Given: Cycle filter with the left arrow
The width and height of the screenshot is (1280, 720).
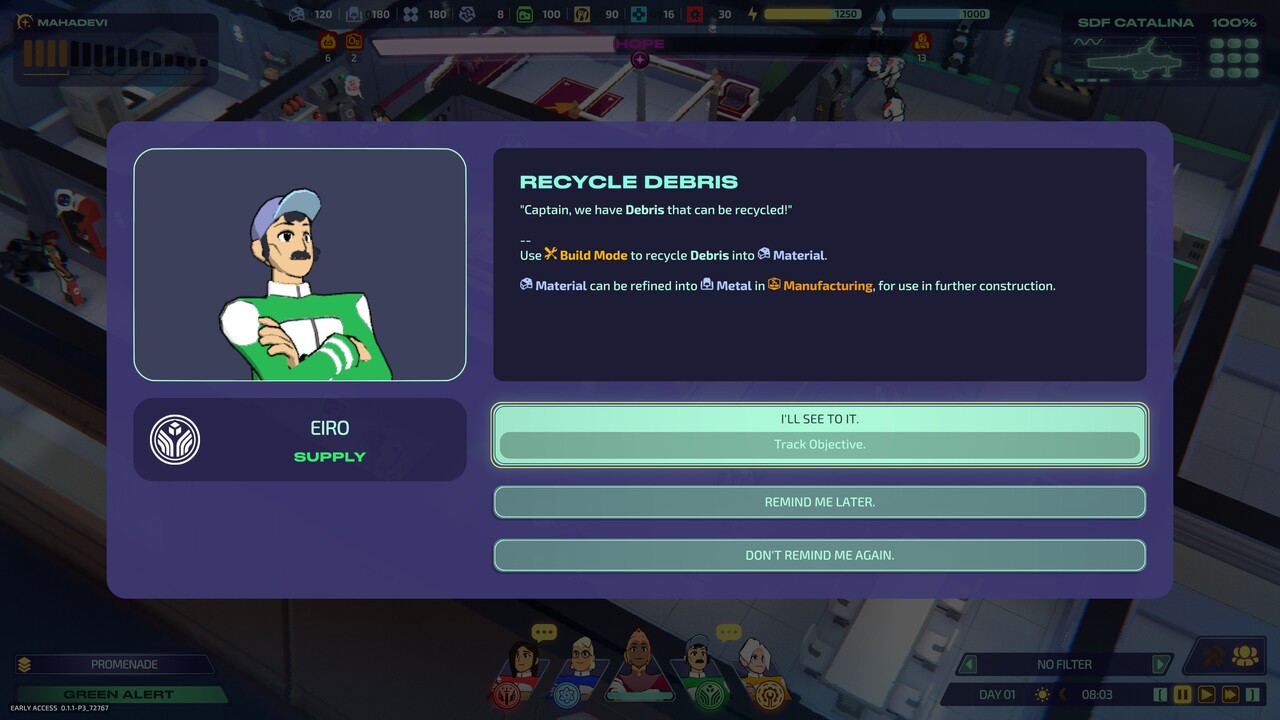Looking at the screenshot, I should click(x=967, y=664).
